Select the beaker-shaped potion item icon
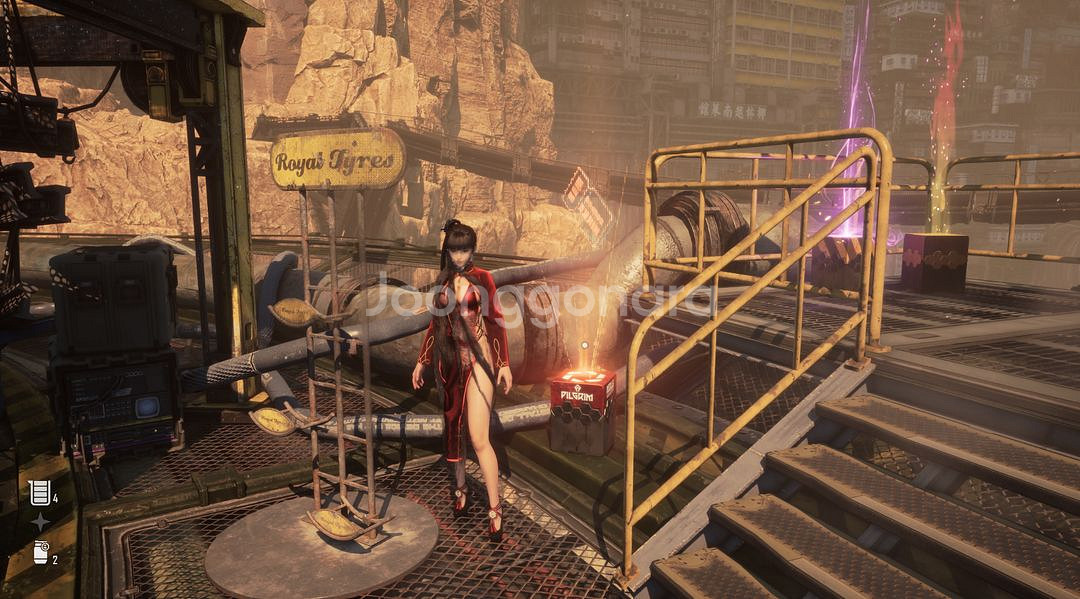1080x599 pixels. tap(40, 492)
